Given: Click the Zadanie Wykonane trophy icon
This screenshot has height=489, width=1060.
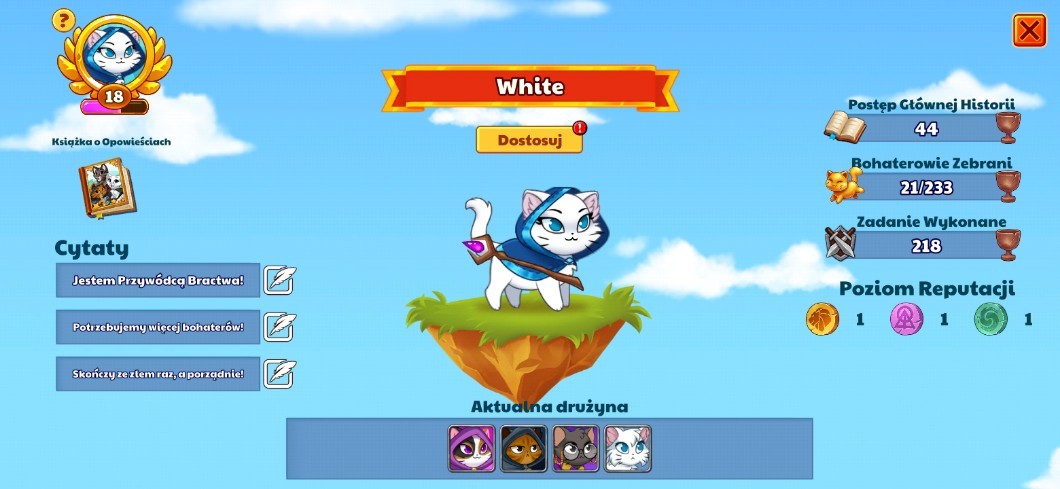Looking at the screenshot, I should [x=1007, y=244].
